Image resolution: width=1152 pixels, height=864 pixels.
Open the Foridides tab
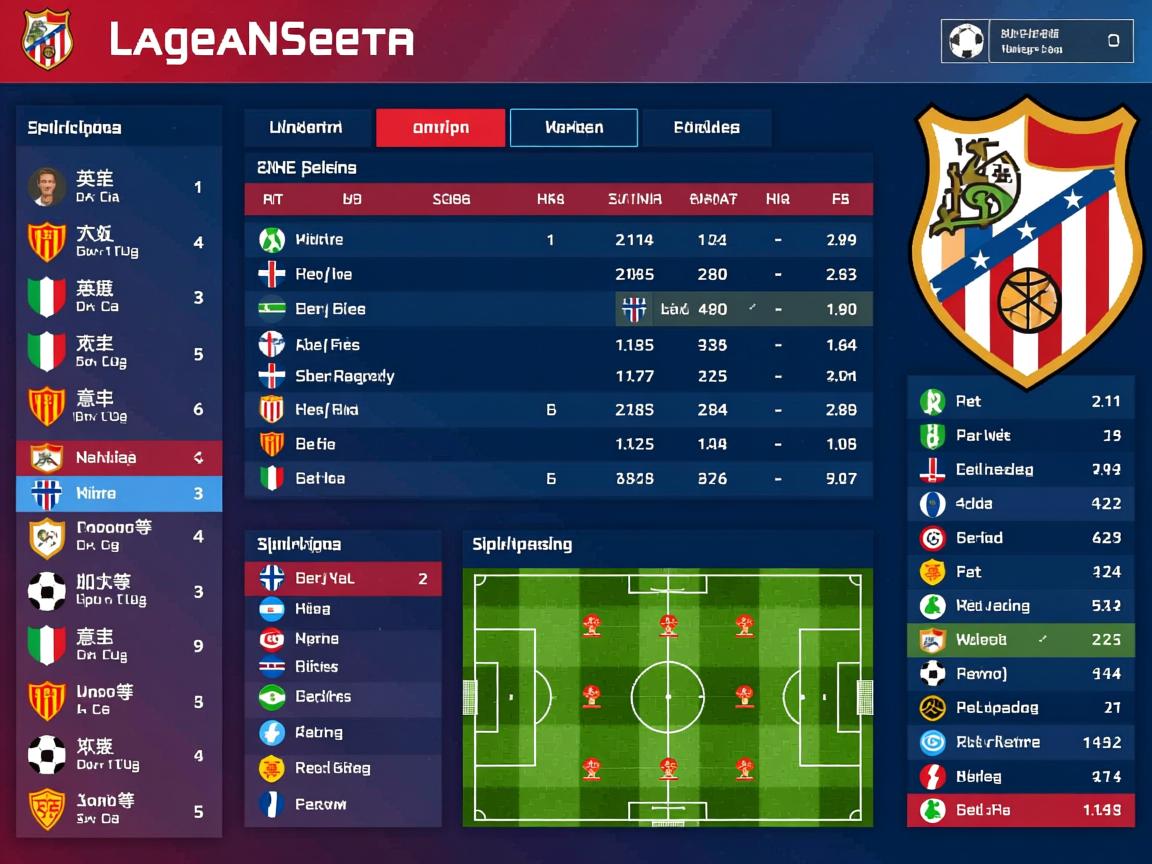coord(706,128)
